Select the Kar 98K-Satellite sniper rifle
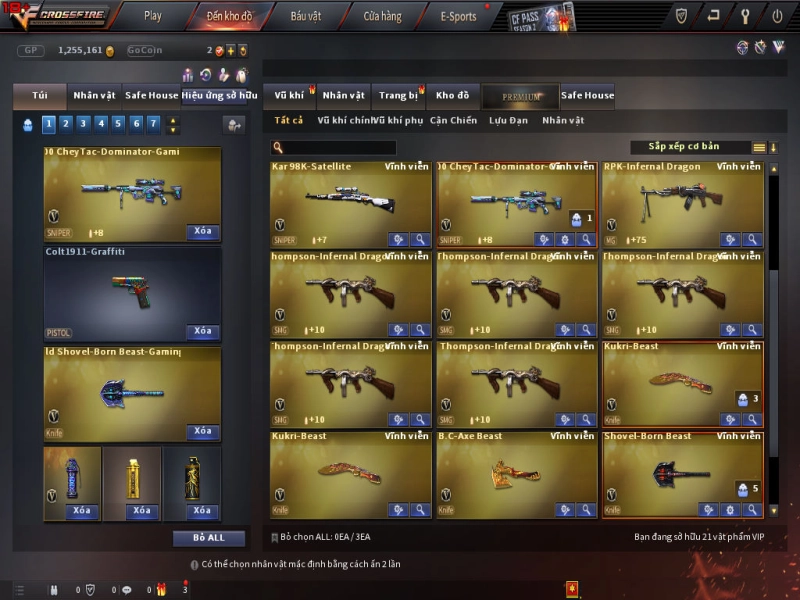 pyautogui.click(x=350, y=201)
